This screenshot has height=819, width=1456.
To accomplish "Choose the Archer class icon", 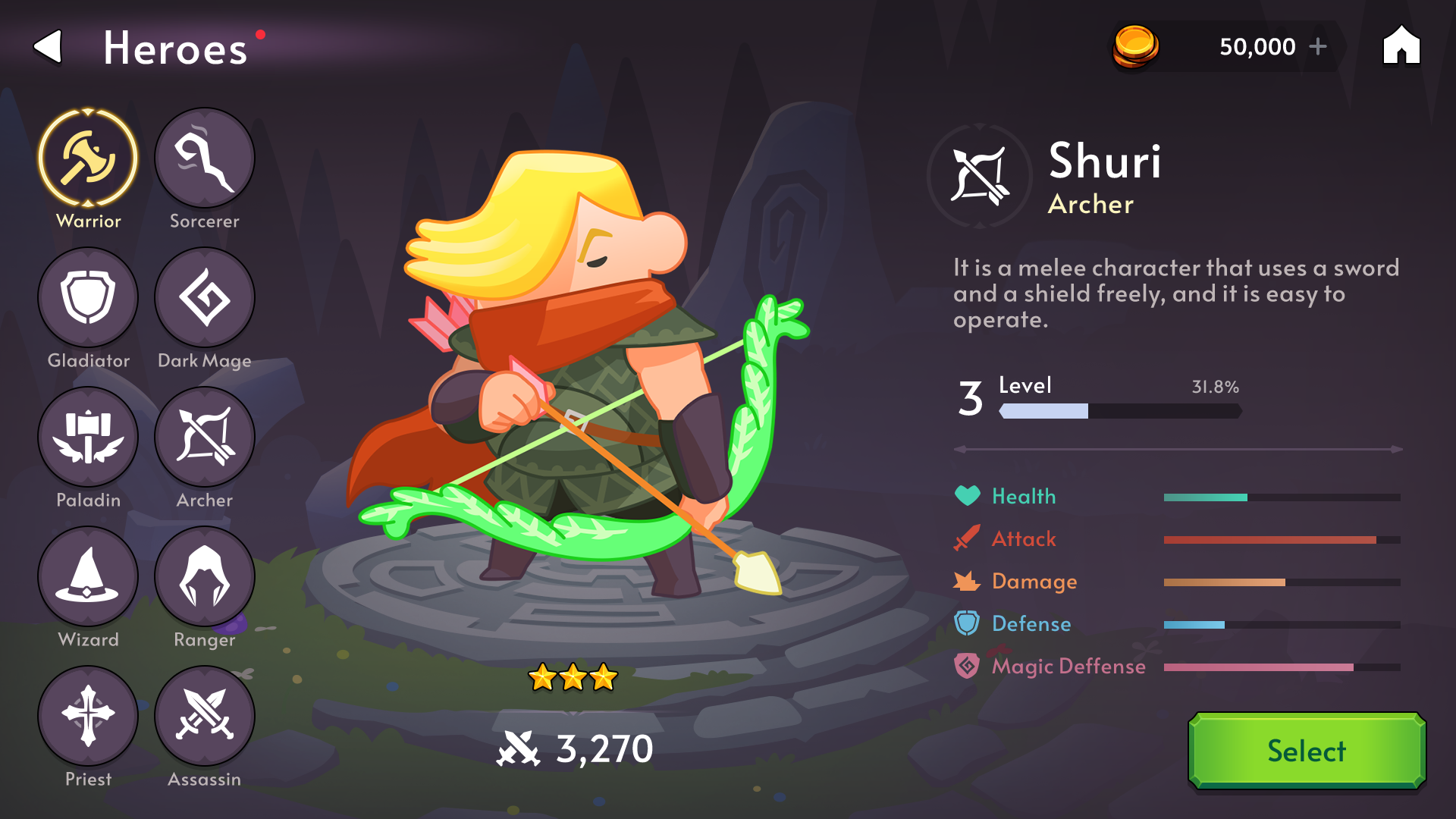I will tap(205, 437).
